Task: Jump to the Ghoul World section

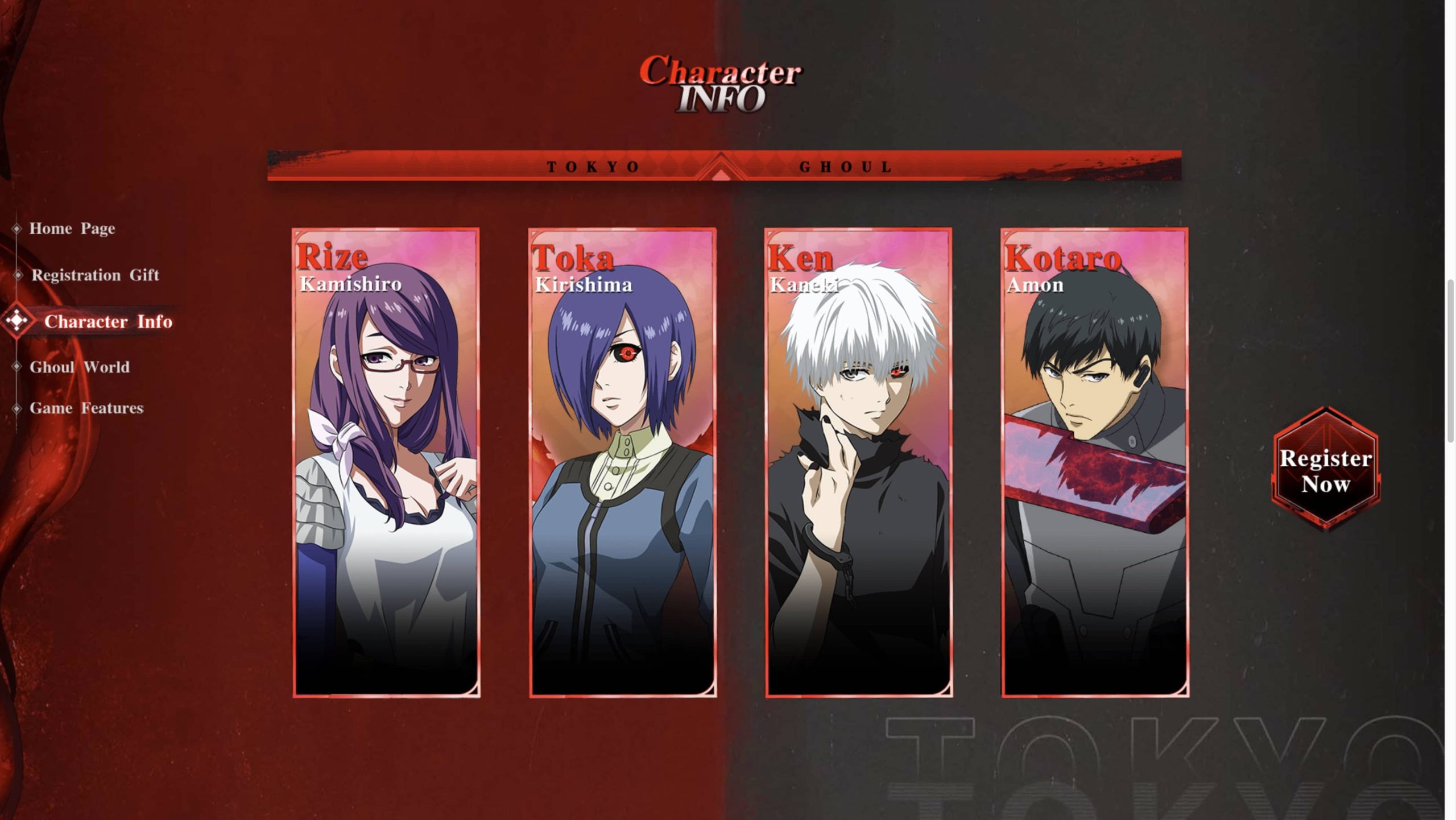Action: coord(79,367)
